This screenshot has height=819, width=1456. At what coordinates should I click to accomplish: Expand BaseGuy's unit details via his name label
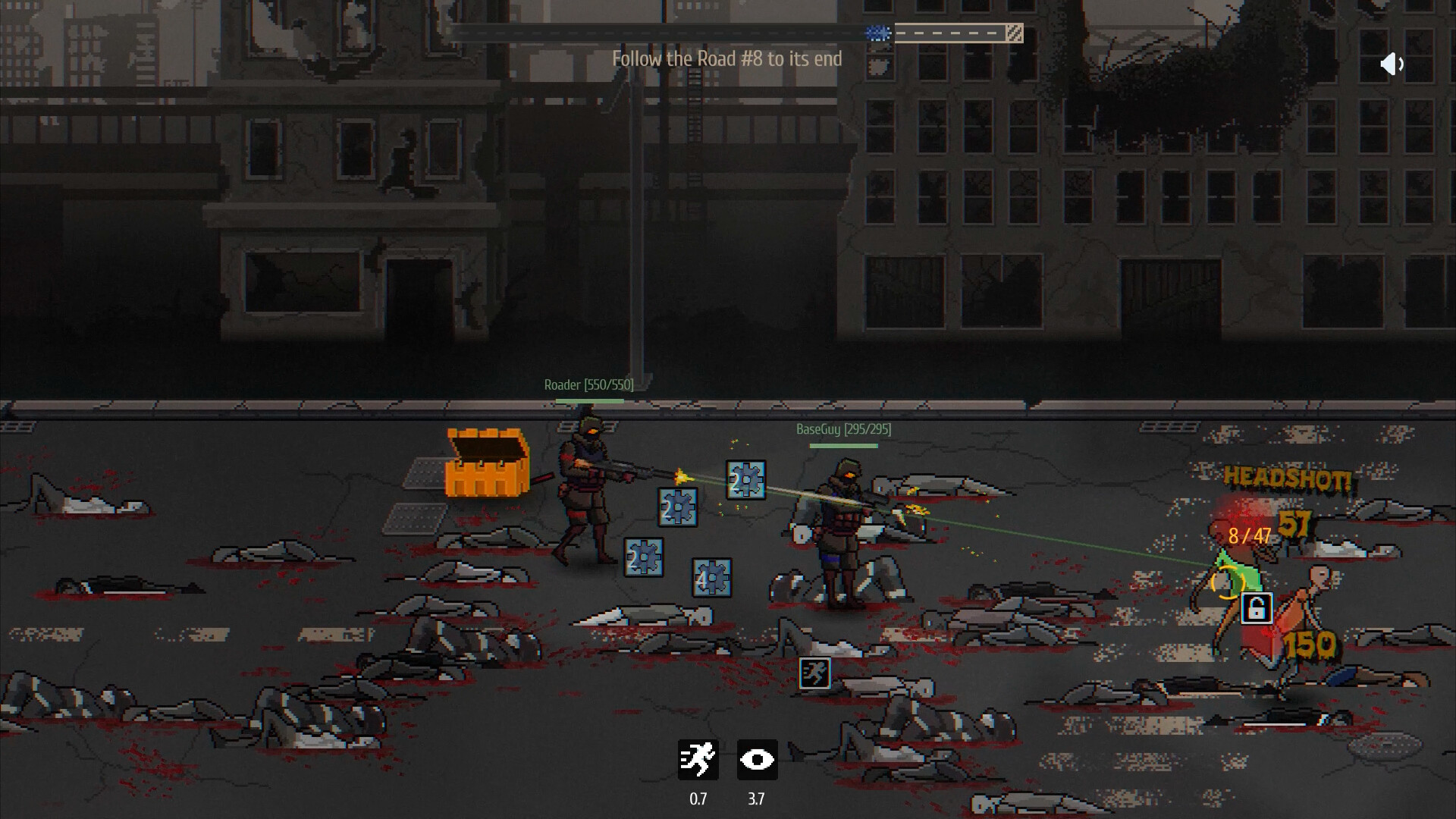[842, 428]
